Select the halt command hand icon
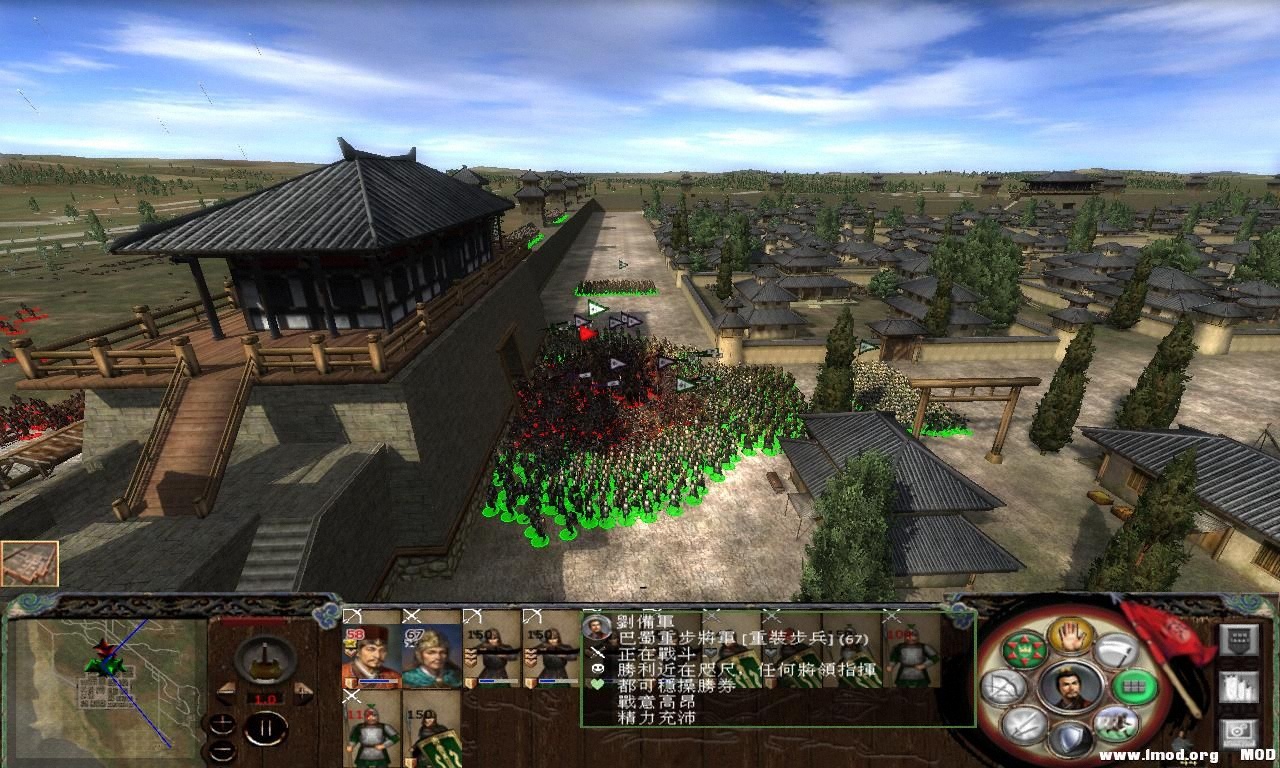The height and width of the screenshot is (768, 1280). (x=1068, y=635)
